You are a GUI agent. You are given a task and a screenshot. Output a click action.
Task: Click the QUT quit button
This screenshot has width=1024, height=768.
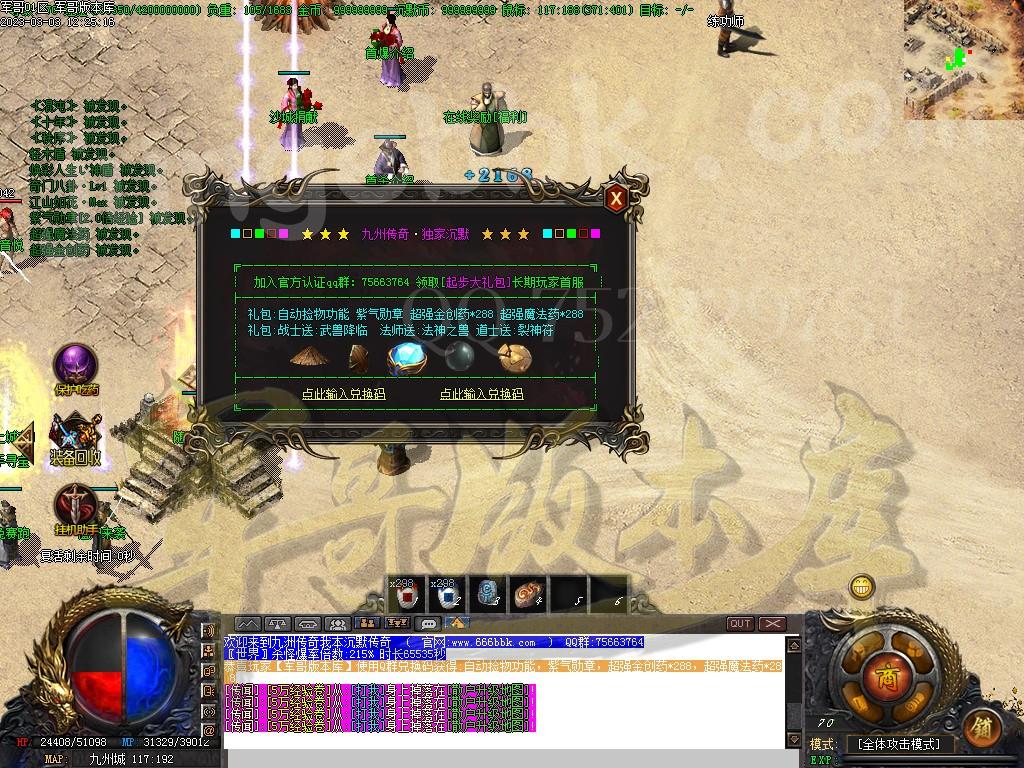740,624
